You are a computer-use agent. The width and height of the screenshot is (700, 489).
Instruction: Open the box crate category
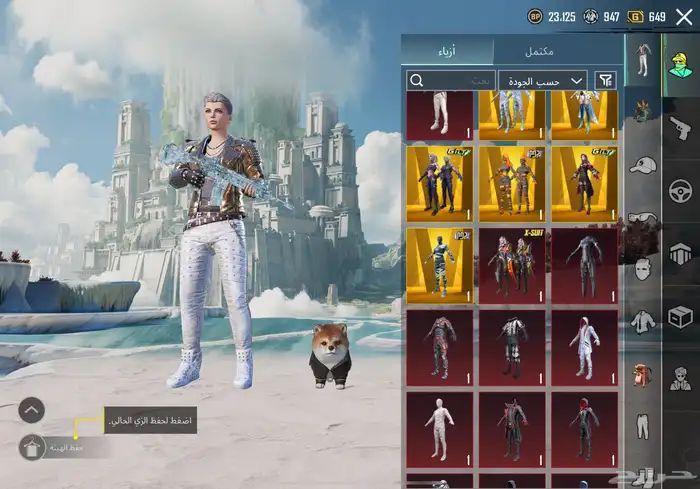(680, 317)
